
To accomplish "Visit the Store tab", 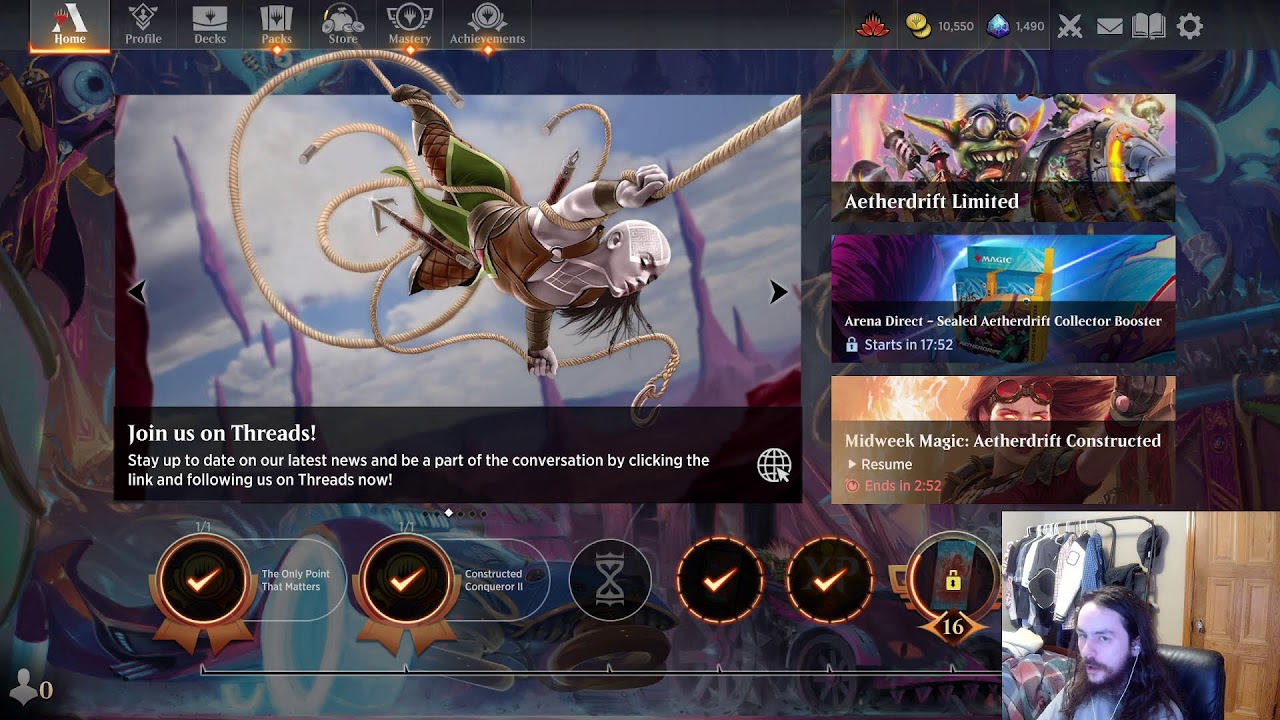I will (x=343, y=25).
